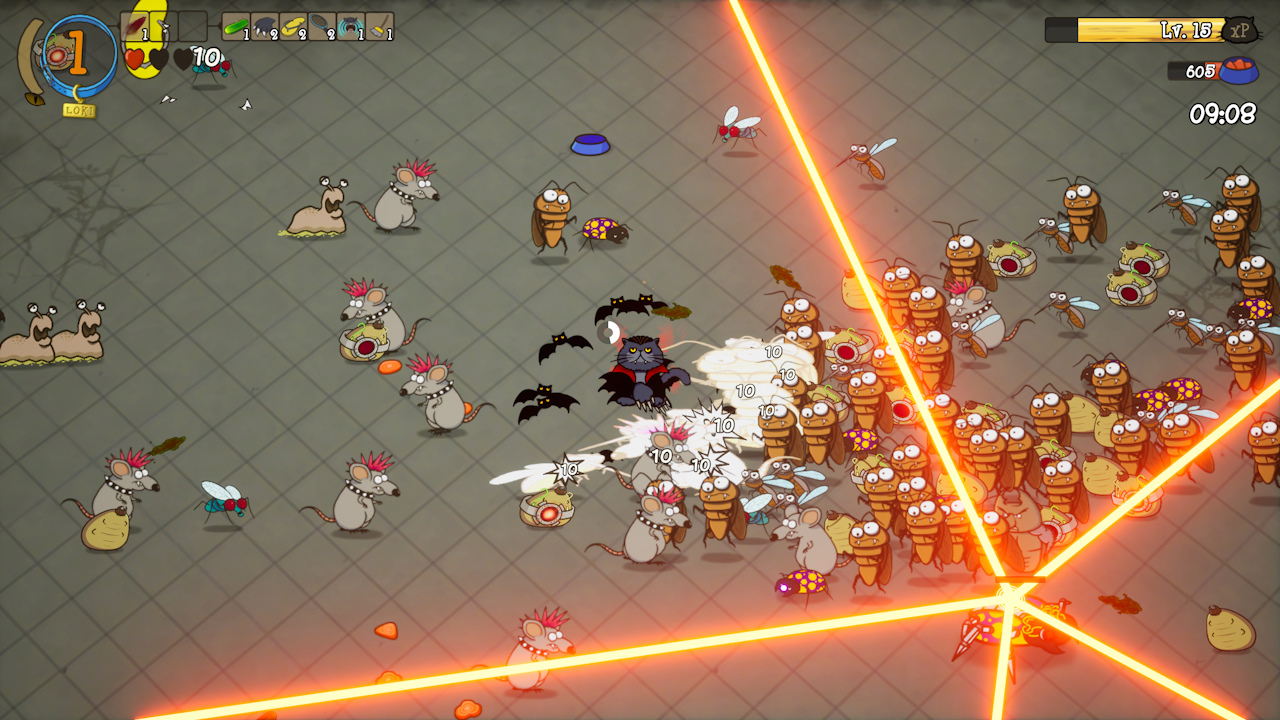The image size is (1280, 720).
Task: Select the empty third weapon slot
Action: coord(193,26)
